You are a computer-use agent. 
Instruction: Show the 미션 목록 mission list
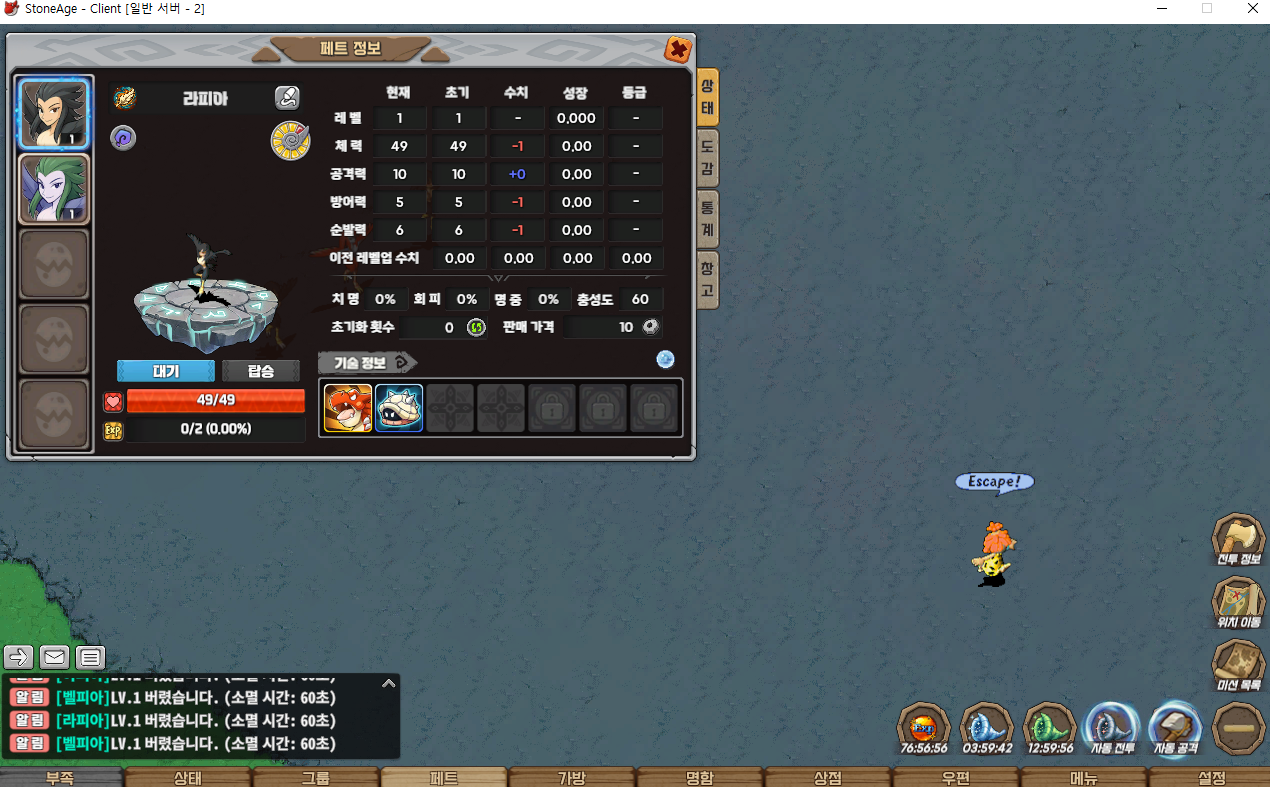pyautogui.click(x=1238, y=666)
